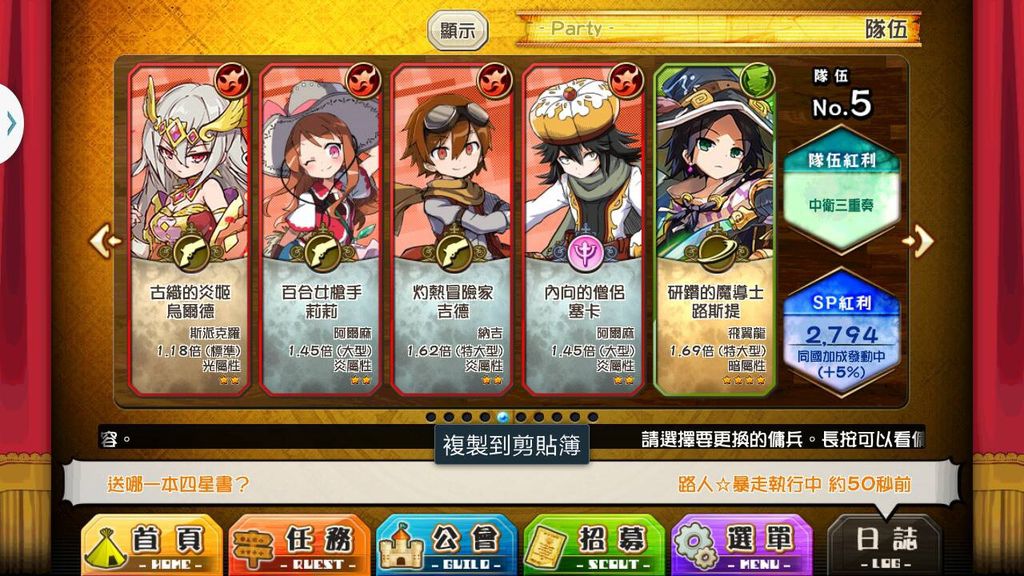Open the 任務 Quest menu
Image resolution: width=1024 pixels, height=576 pixels.
coord(299,545)
